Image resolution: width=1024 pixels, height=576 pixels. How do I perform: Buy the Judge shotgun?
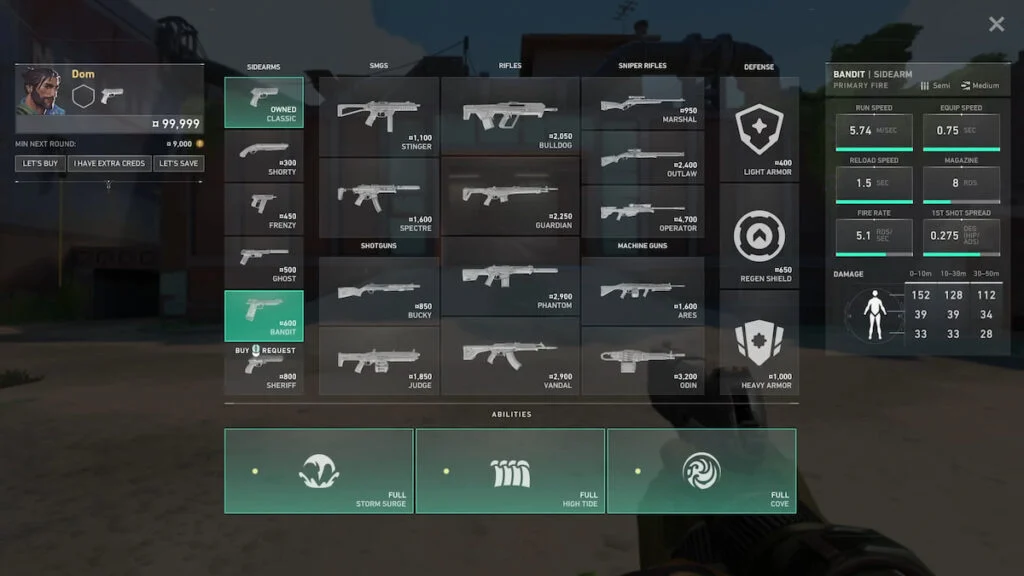[379, 360]
